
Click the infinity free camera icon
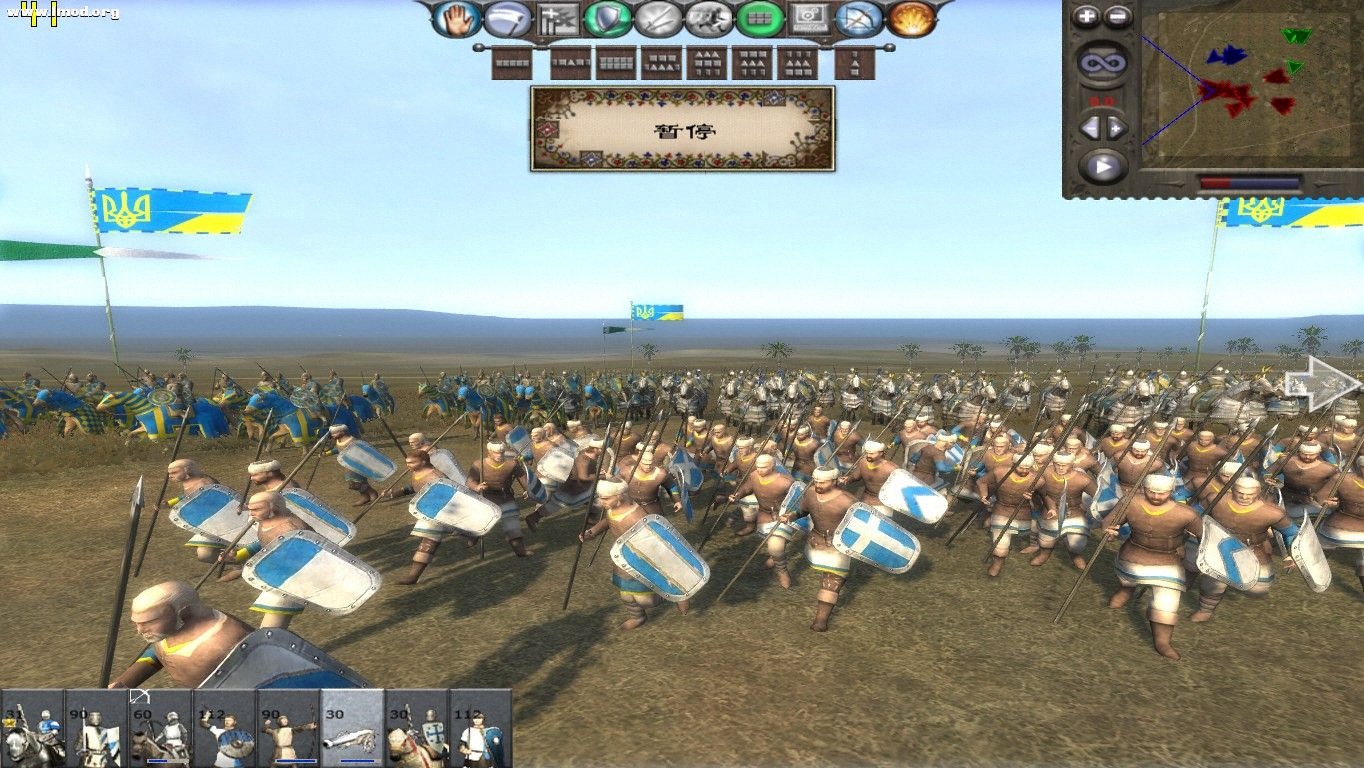pos(1103,61)
